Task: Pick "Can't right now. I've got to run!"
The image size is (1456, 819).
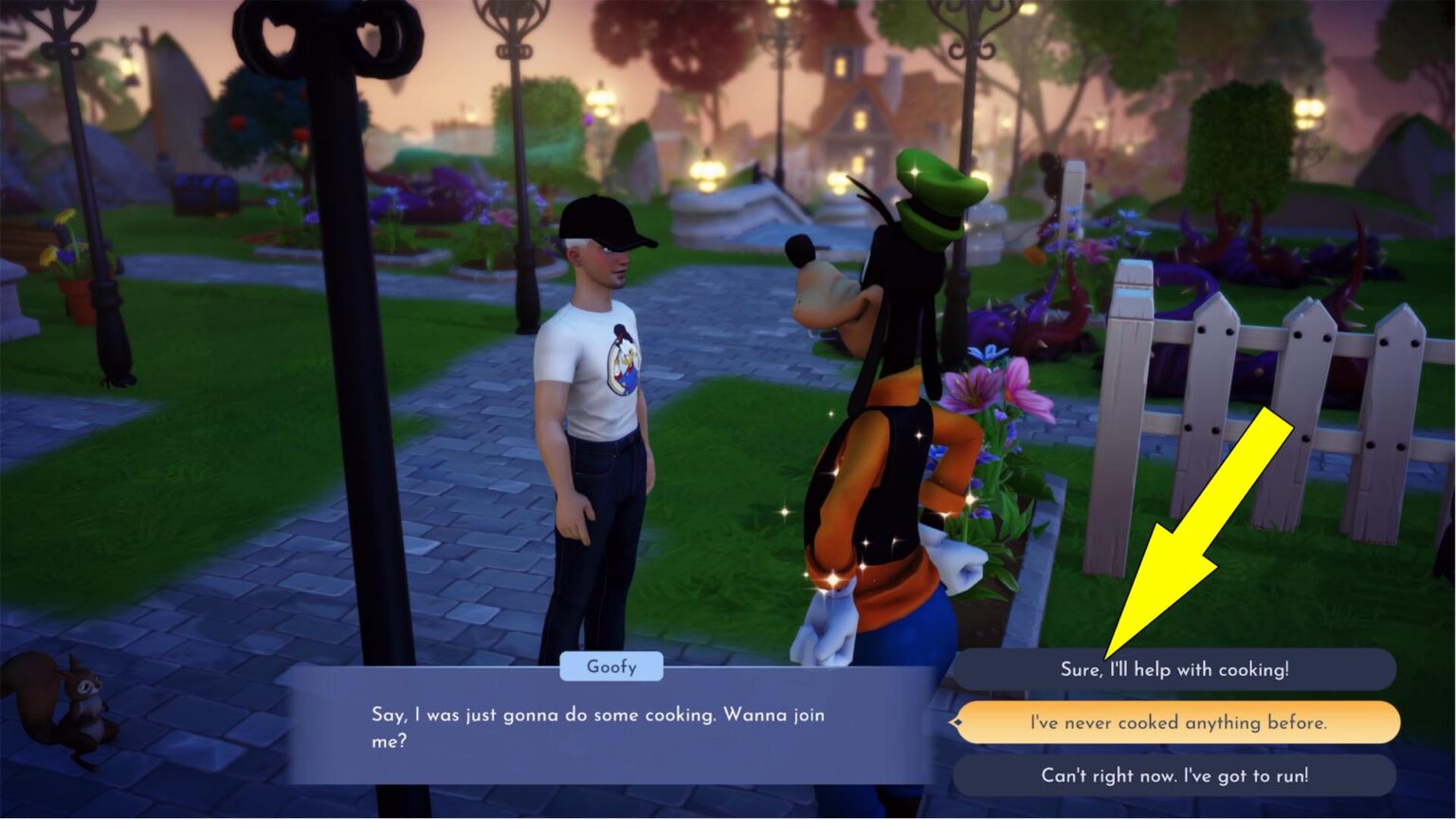Action: tap(1174, 775)
